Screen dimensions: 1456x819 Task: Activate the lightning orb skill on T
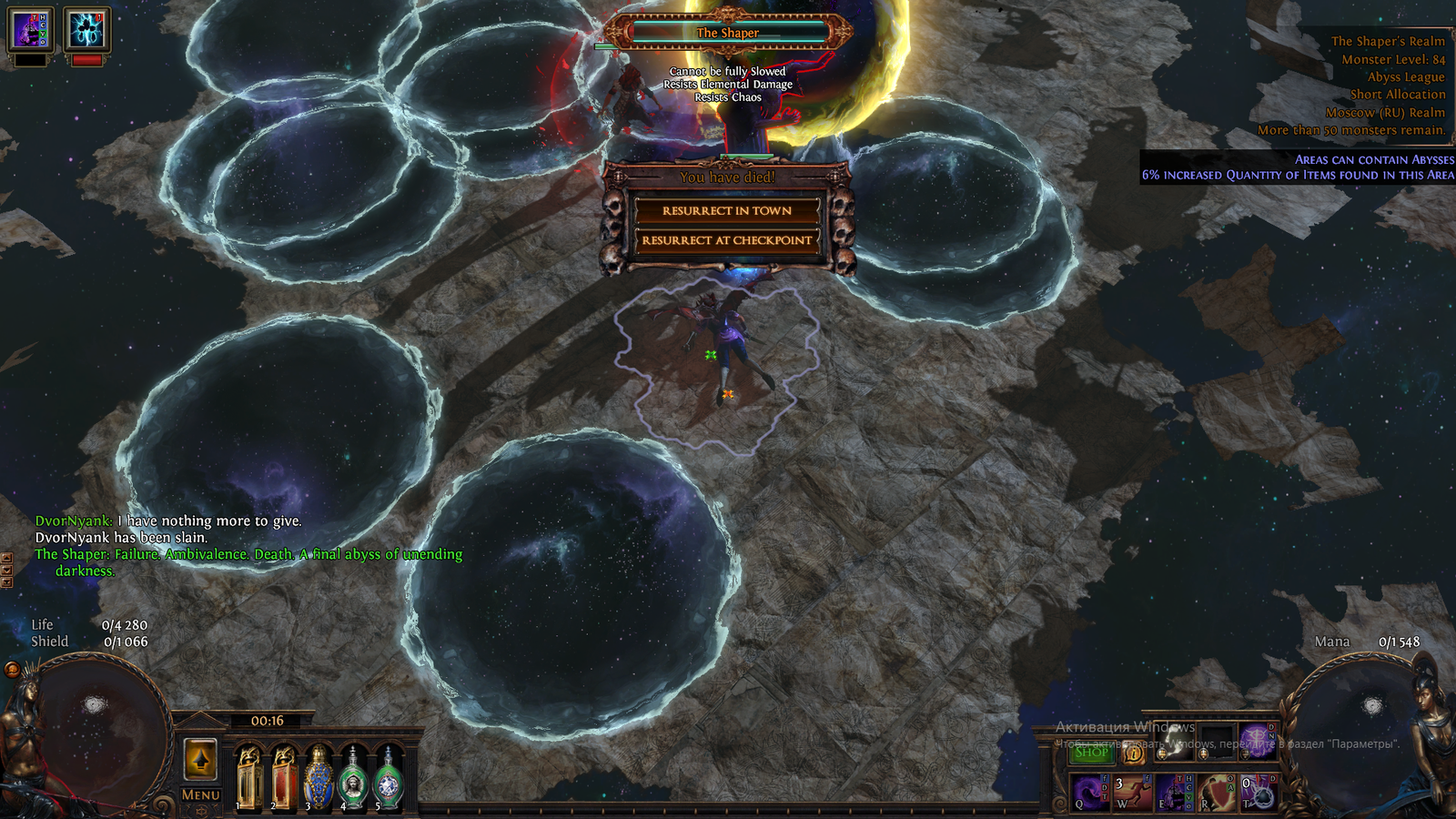click(1259, 792)
